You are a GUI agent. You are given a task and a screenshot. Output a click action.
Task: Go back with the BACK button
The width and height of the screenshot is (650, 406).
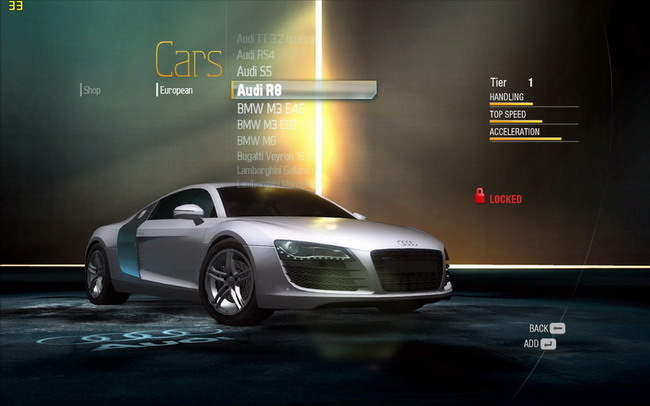point(547,328)
